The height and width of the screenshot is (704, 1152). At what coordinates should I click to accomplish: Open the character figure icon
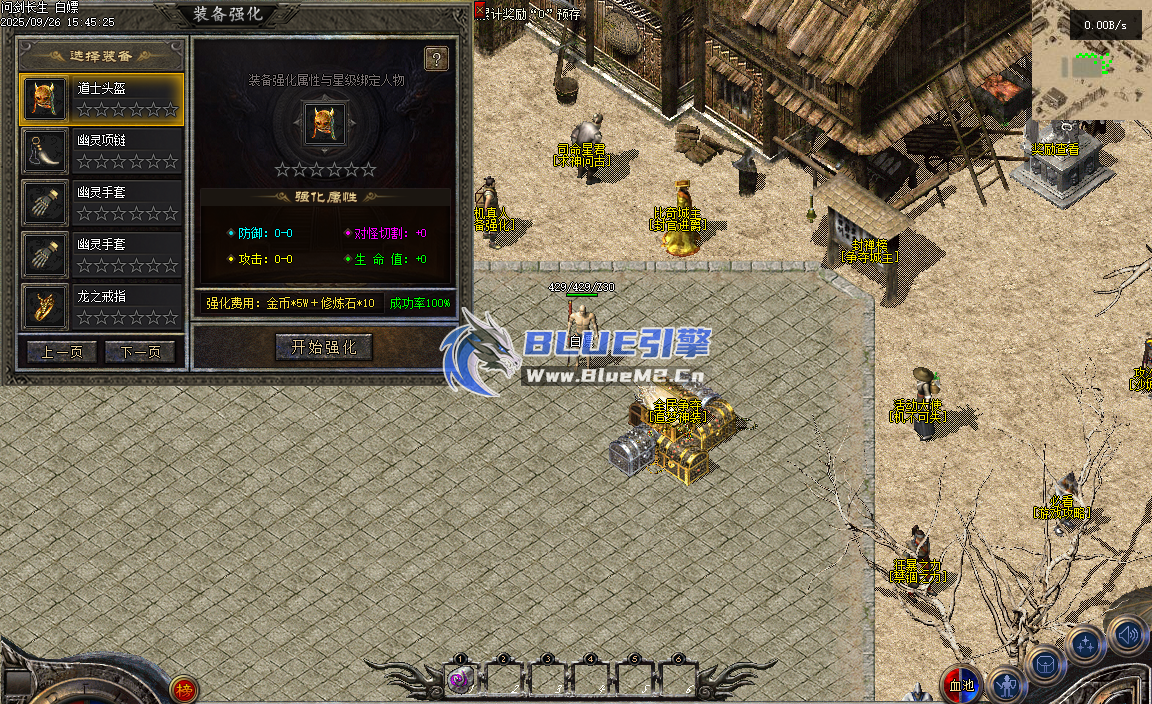(x=1005, y=684)
